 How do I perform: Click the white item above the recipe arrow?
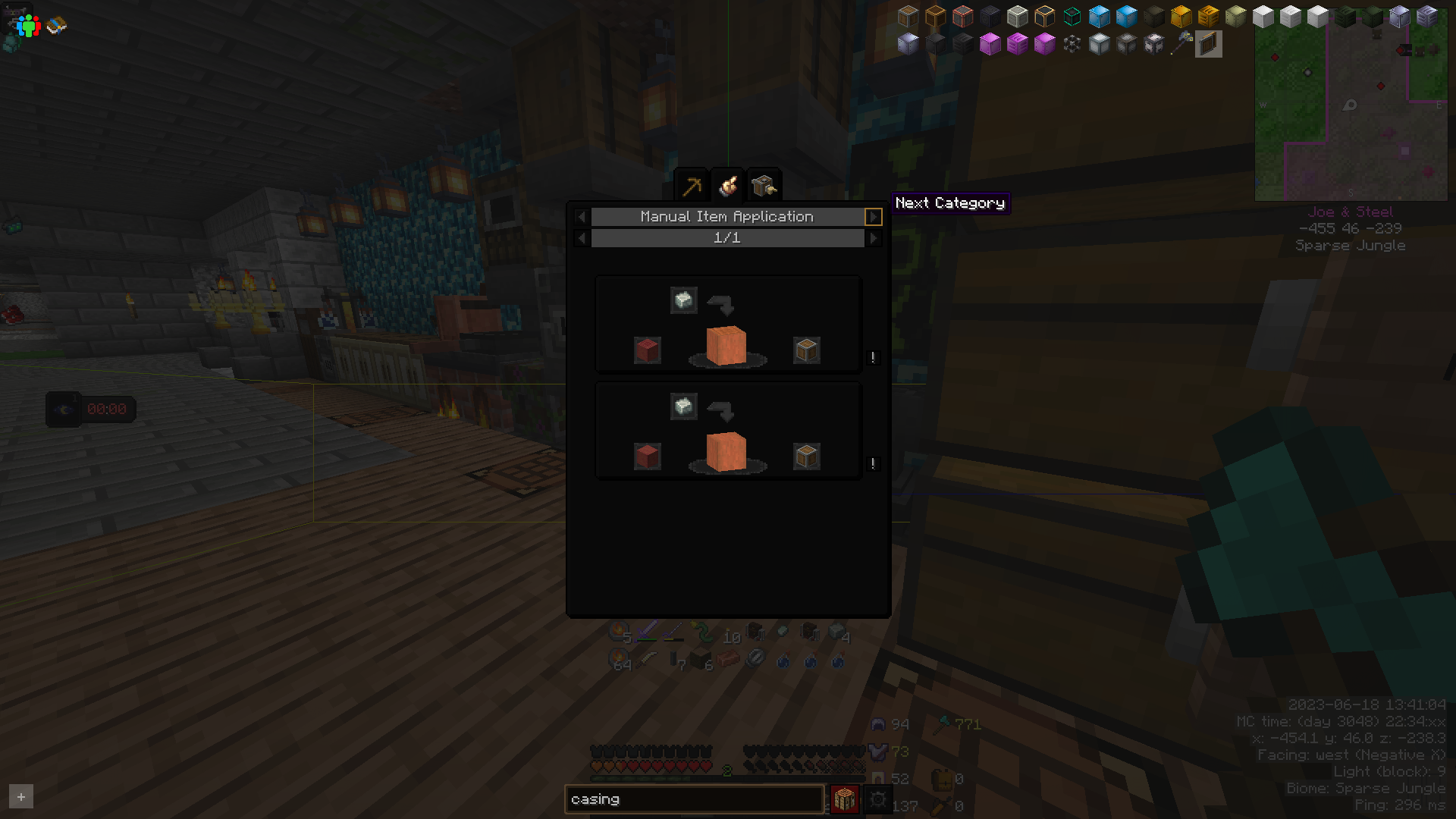tap(683, 300)
